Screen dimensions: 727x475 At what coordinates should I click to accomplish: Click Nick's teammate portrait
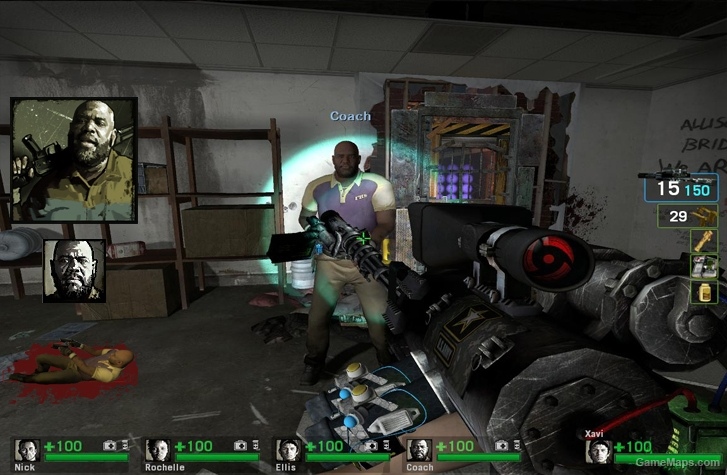click(26, 450)
